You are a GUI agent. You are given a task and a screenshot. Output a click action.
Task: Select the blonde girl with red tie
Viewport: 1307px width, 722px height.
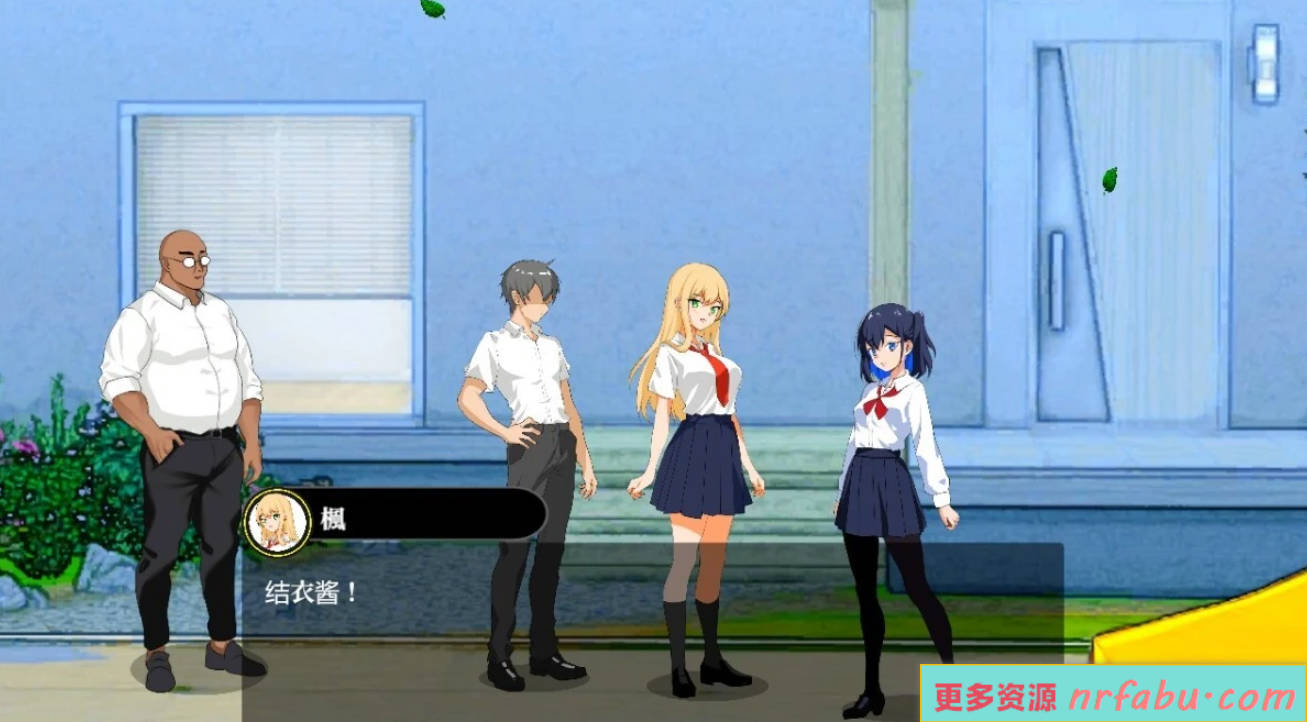(702, 400)
